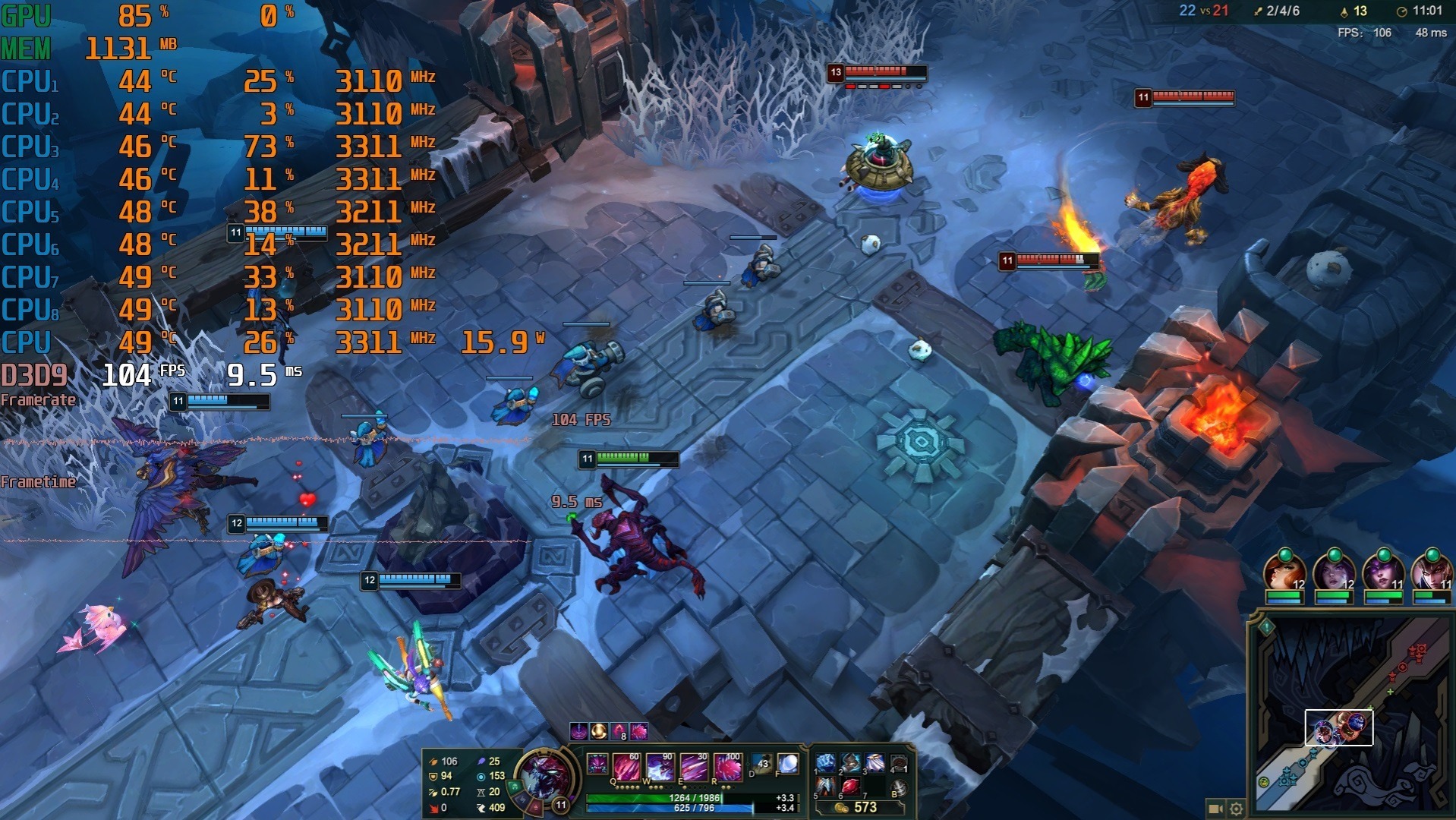Click the alert ping icon on minimap corner
Screen dimensions: 1456x820
pyautogui.click(x=1266, y=627)
